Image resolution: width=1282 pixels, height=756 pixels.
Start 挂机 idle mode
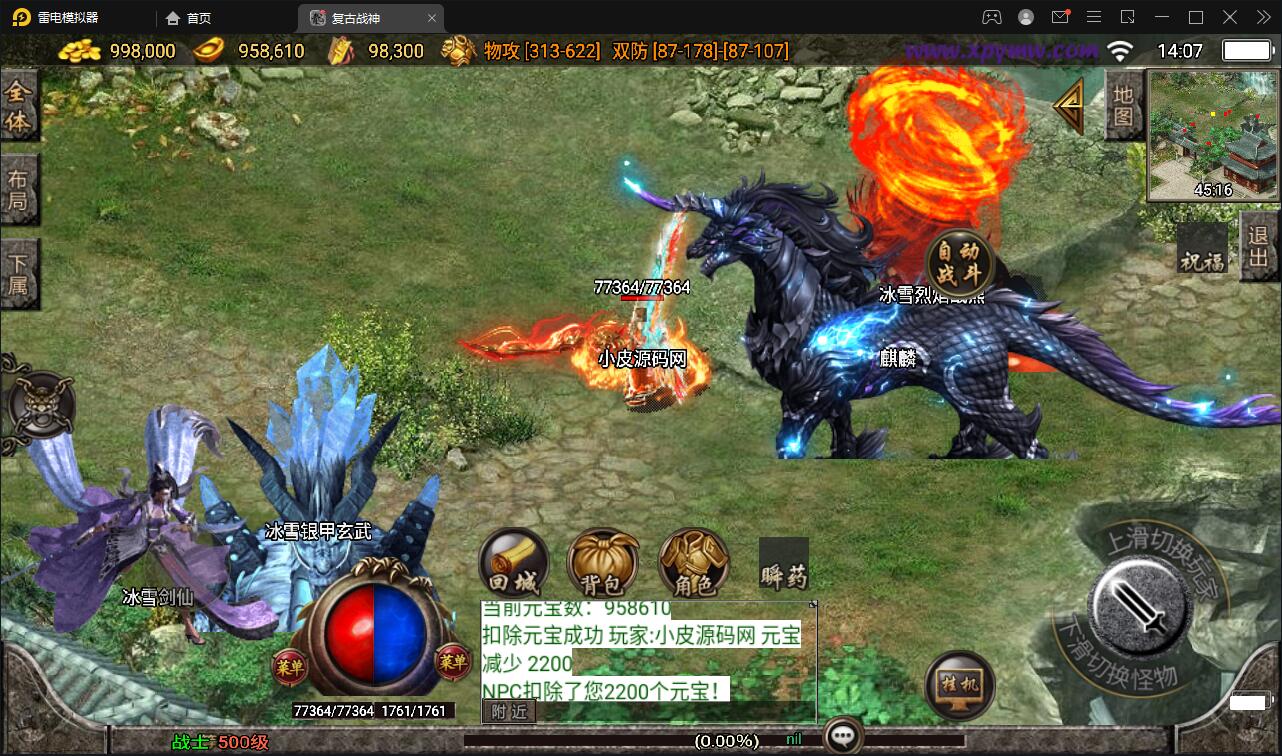point(960,686)
